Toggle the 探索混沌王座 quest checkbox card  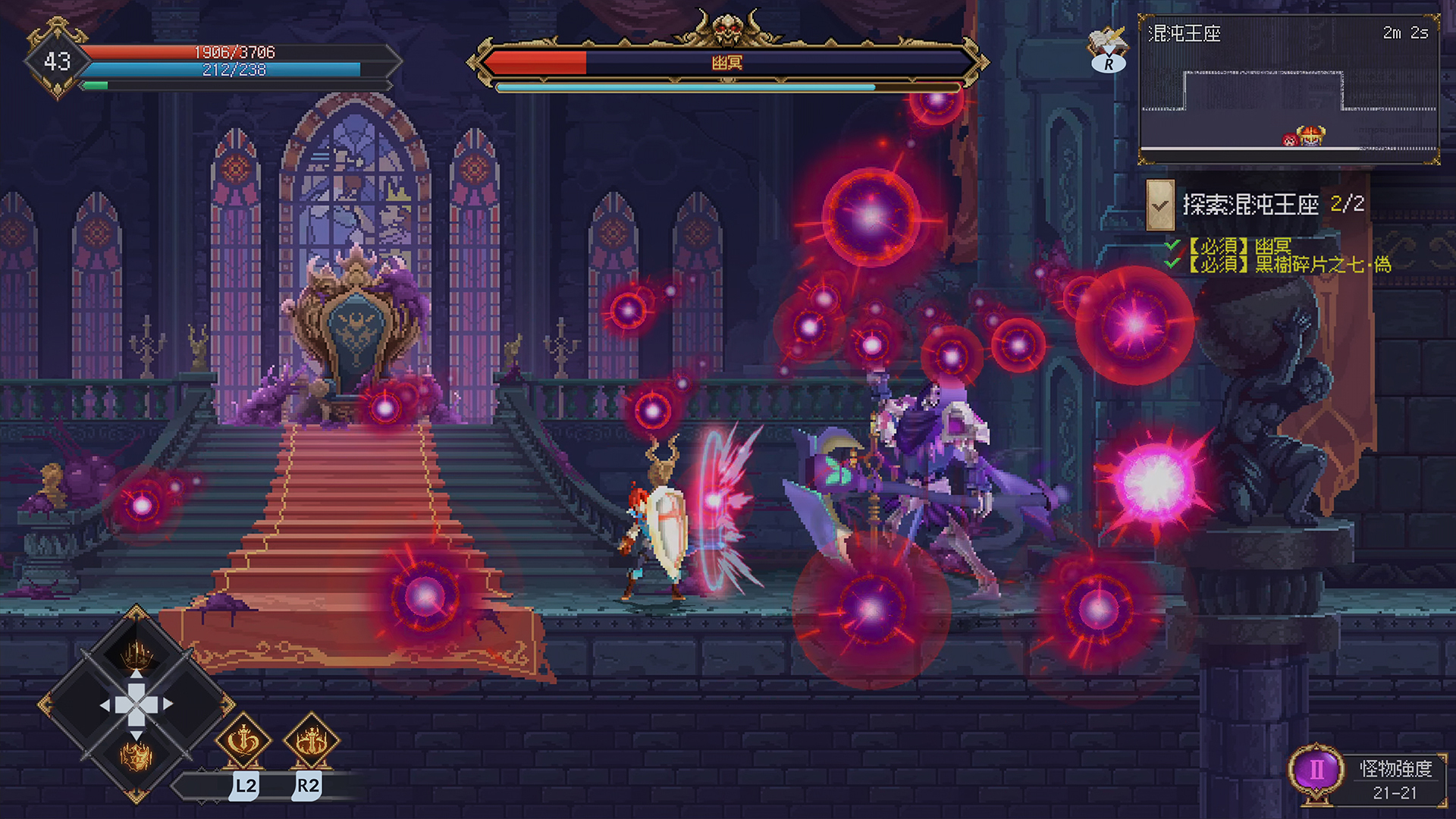(x=1159, y=205)
